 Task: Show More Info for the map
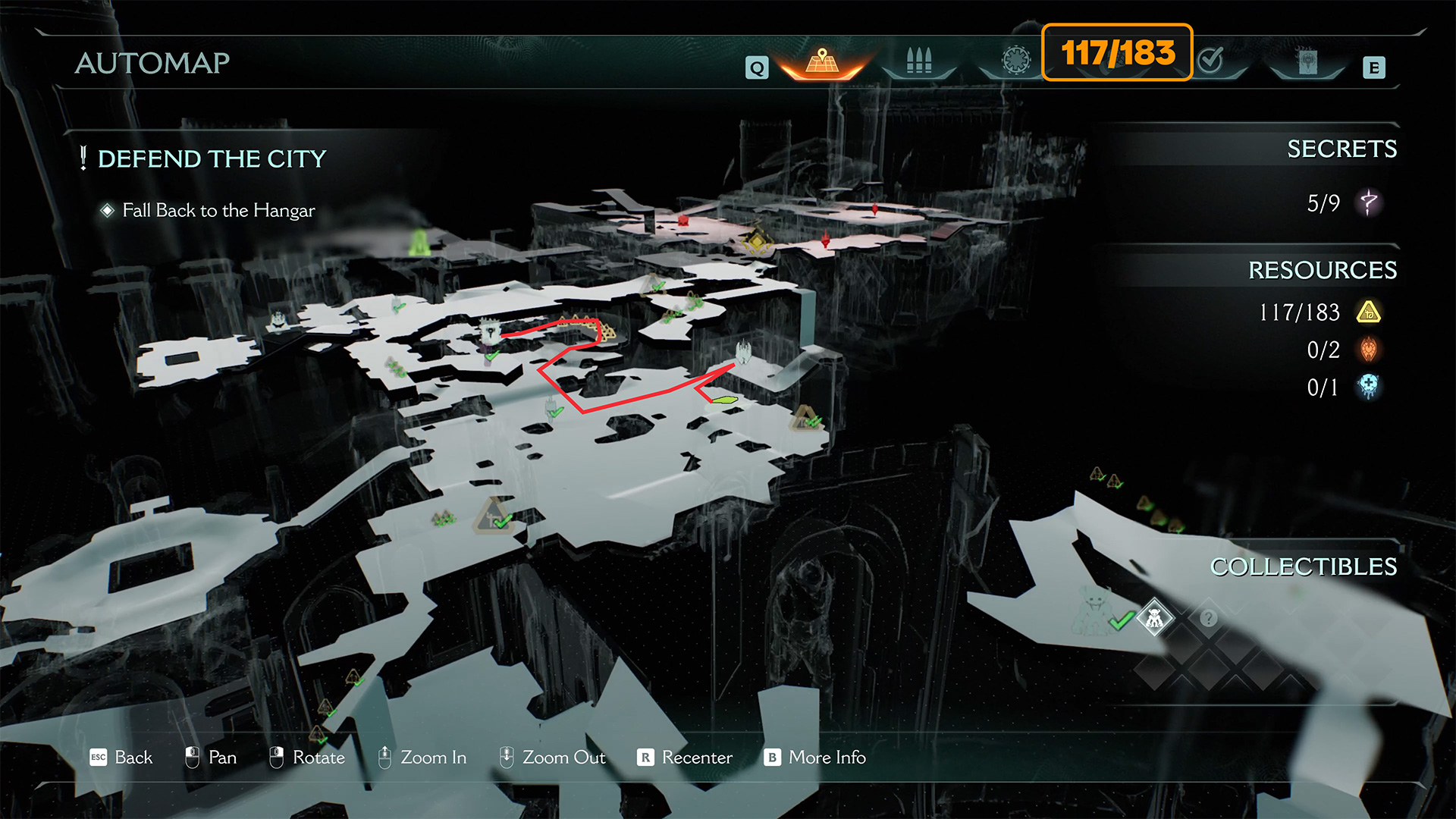827,758
